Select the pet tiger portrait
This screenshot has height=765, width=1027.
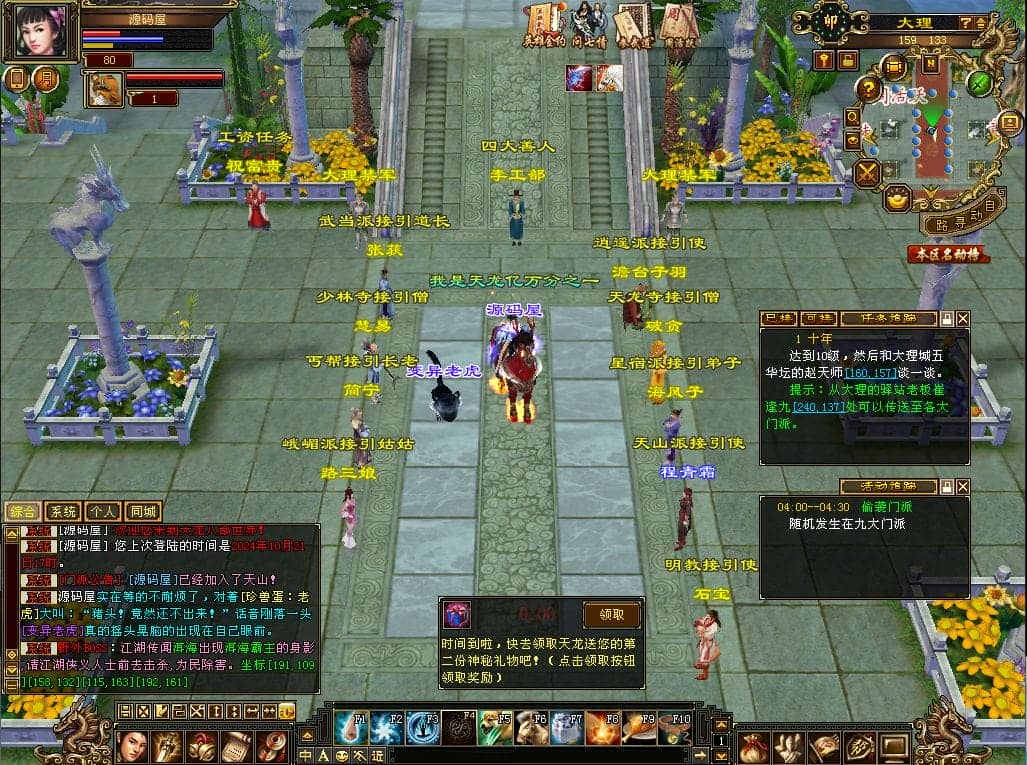click(x=102, y=90)
